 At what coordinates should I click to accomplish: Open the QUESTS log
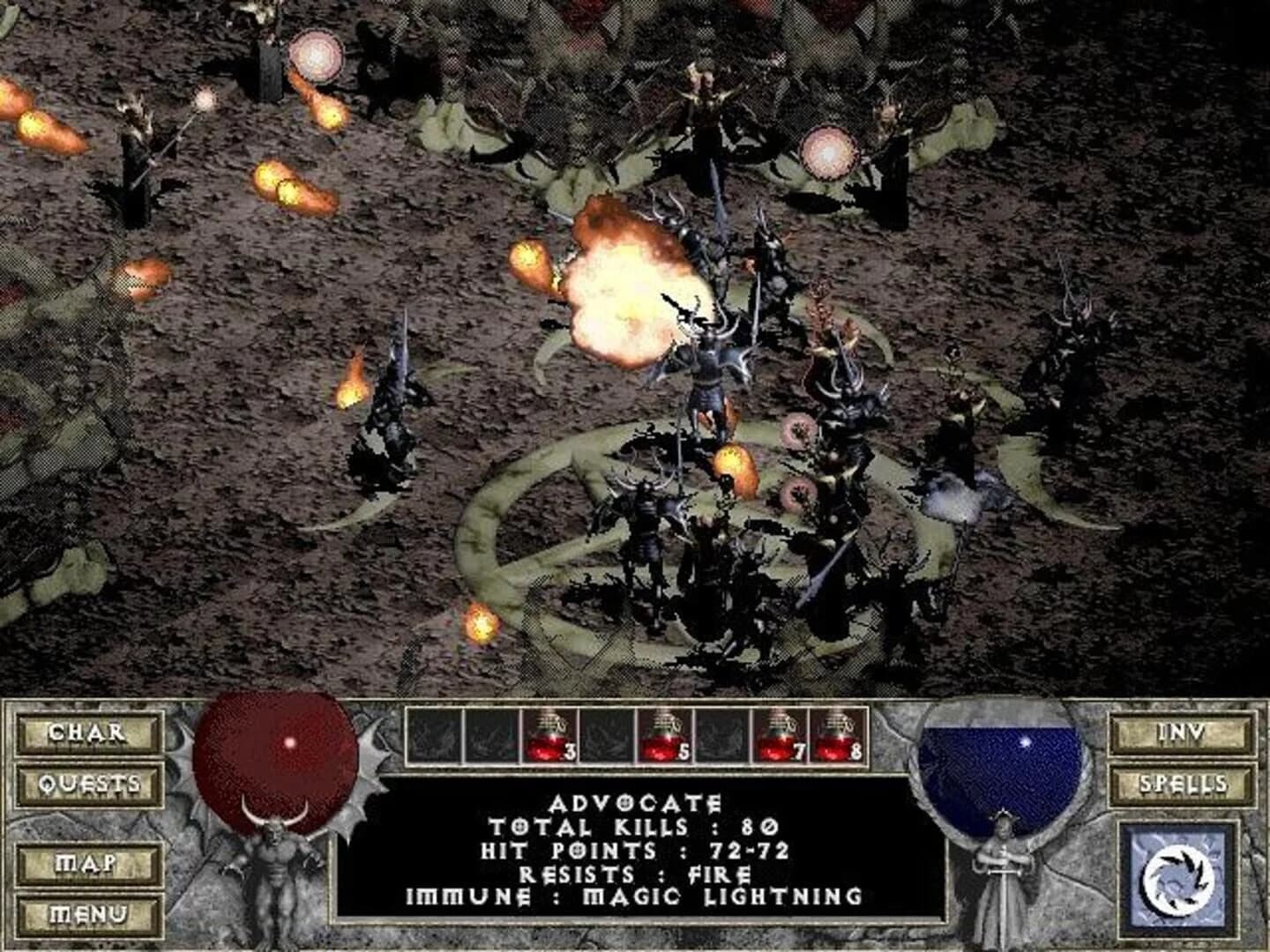tap(86, 783)
